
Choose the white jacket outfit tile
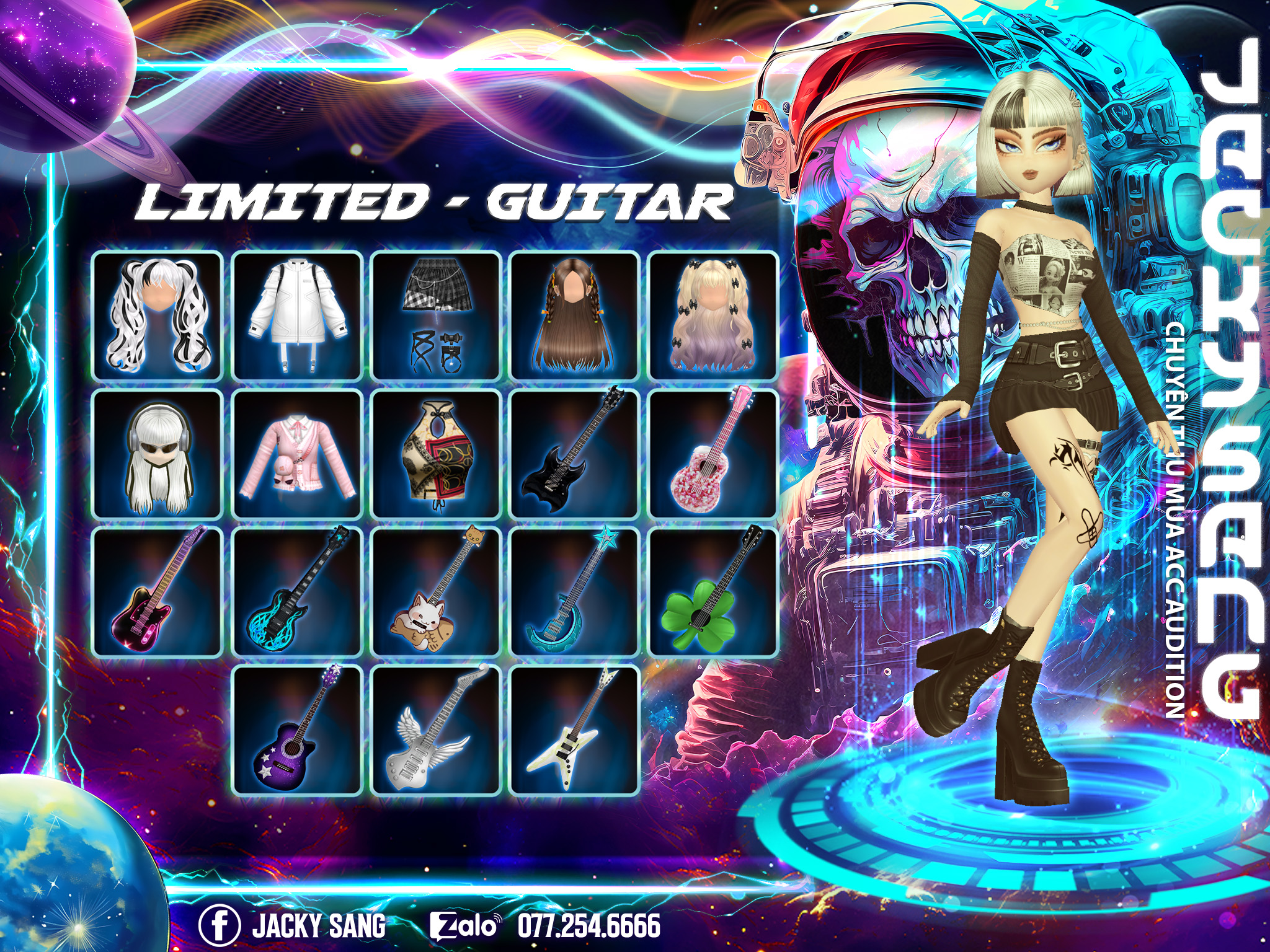pyautogui.click(x=297, y=315)
